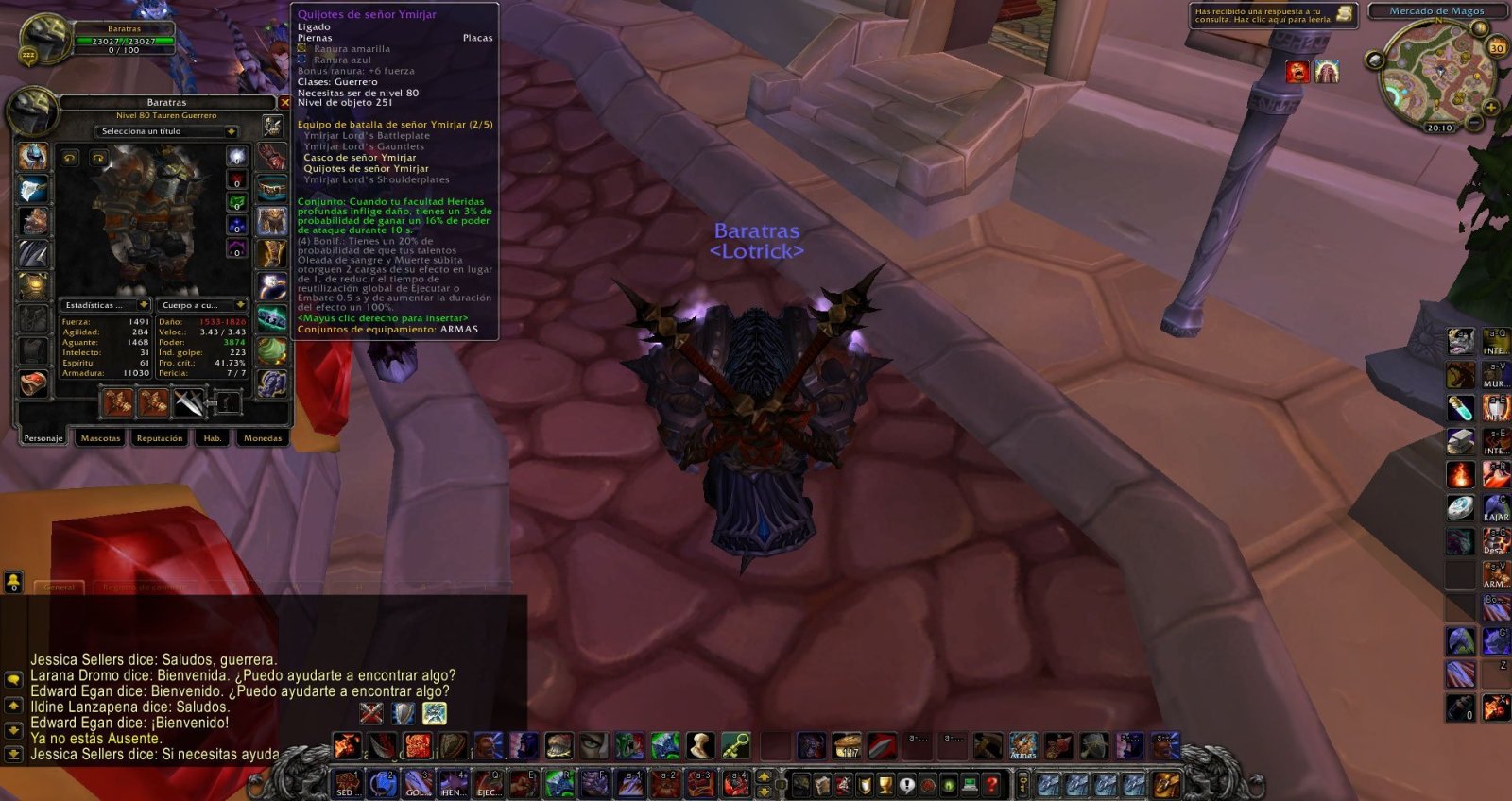Click the enrage buff icon below the minimap
The width and height of the screenshot is (1512, 801).
pyautogui.click(x=1297, y=73)
